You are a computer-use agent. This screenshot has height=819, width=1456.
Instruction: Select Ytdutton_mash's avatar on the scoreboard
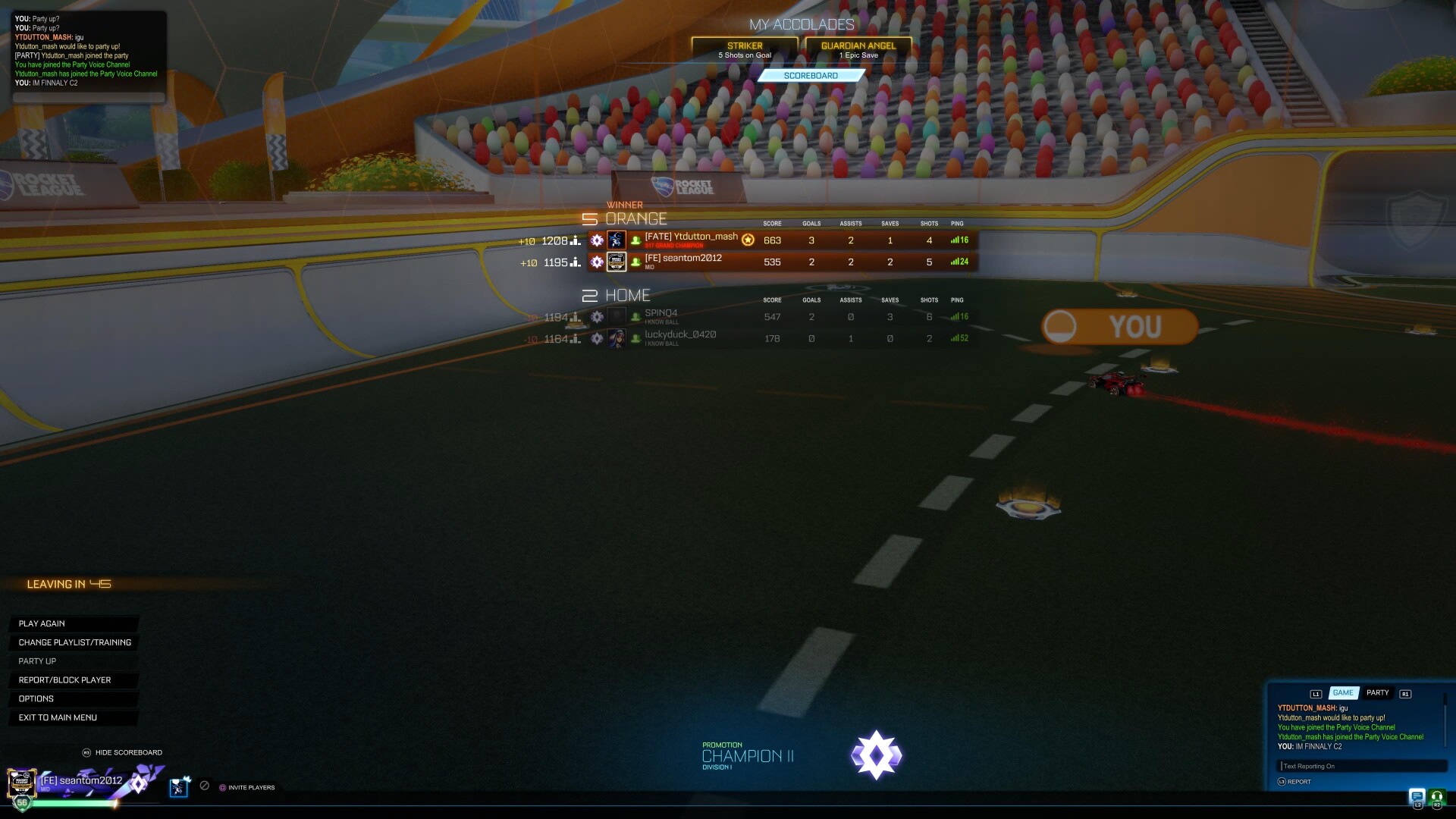click(x=617, y=240)
